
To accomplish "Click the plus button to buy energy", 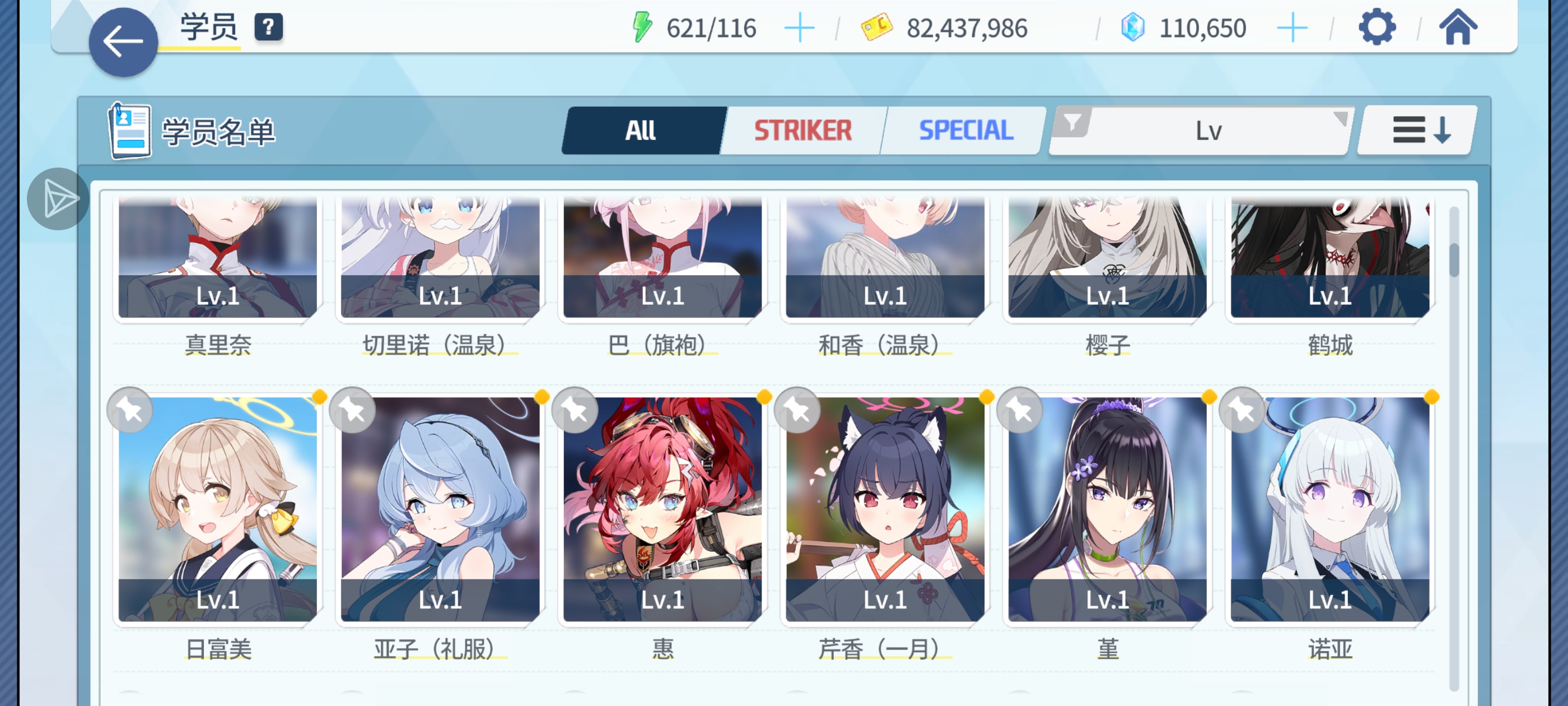I will (x=799, y=26).
